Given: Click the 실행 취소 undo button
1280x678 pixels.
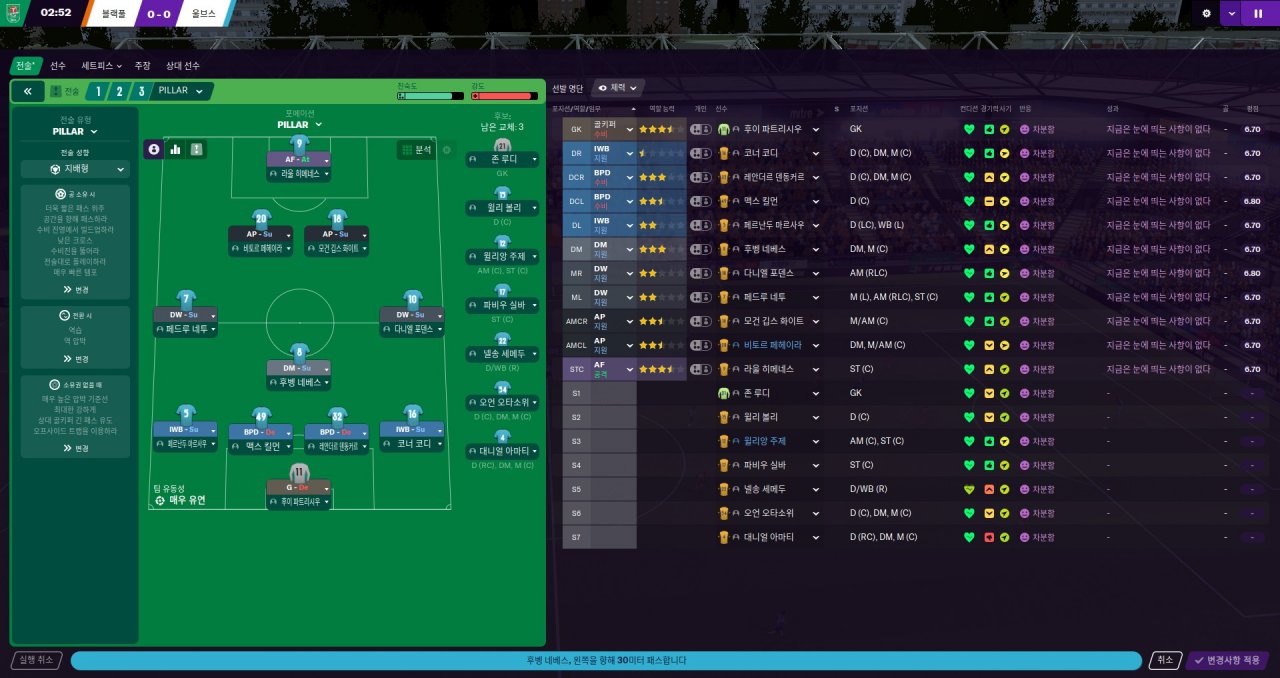Looking at the screenshot, I should 36,660.
